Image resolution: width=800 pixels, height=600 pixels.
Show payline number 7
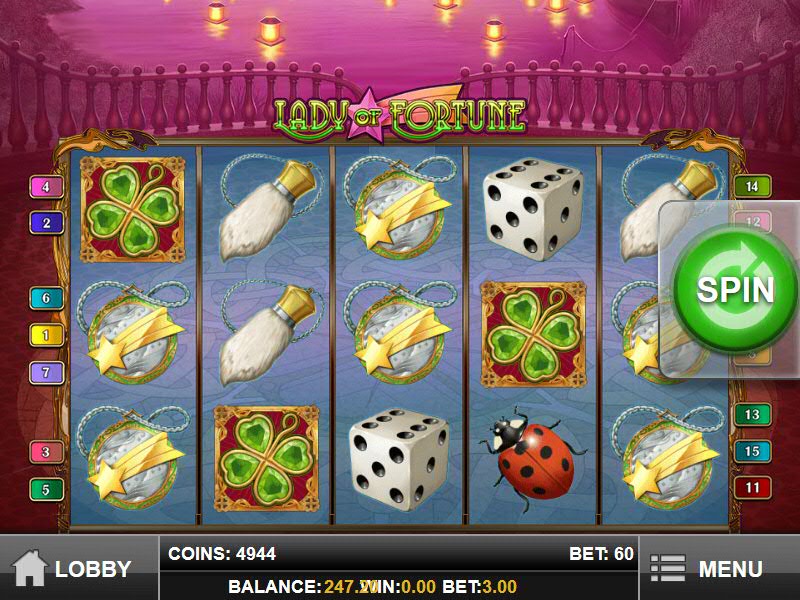(x=46, y=373)
